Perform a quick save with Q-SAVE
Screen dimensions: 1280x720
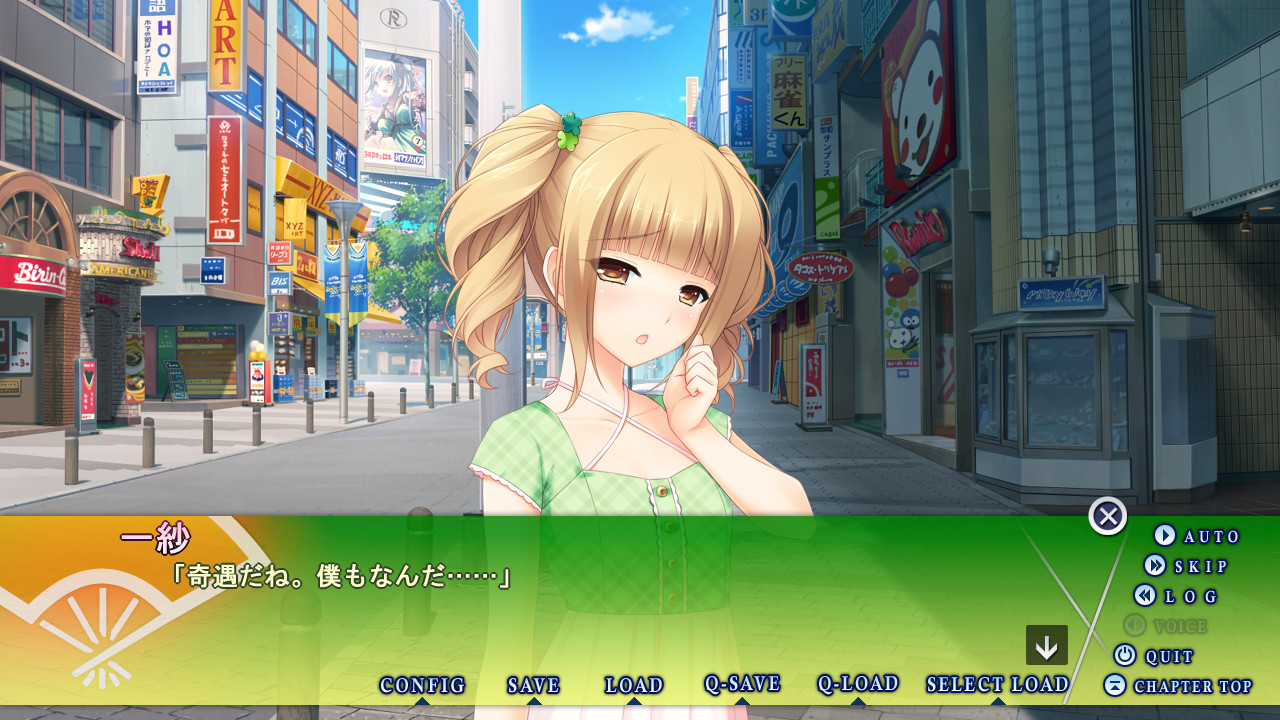[742, 684]
